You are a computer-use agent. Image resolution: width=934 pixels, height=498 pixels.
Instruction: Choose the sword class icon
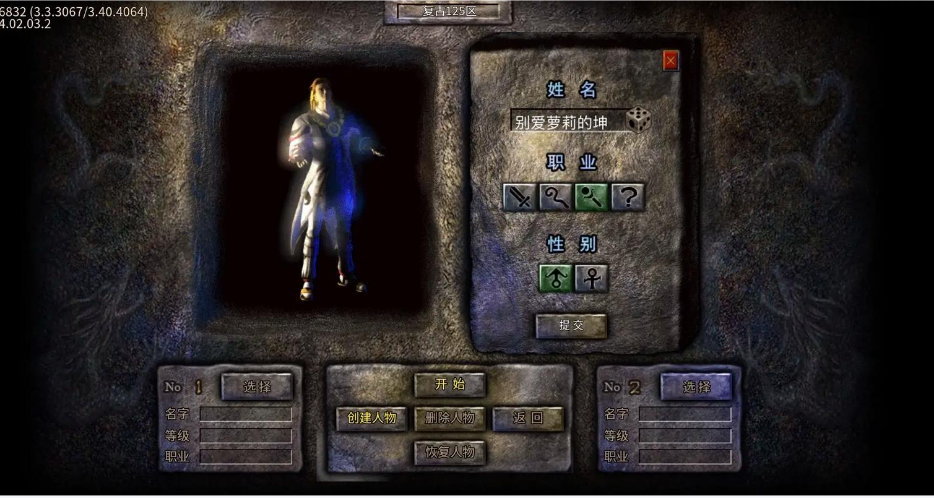click(x=520, y=197)
